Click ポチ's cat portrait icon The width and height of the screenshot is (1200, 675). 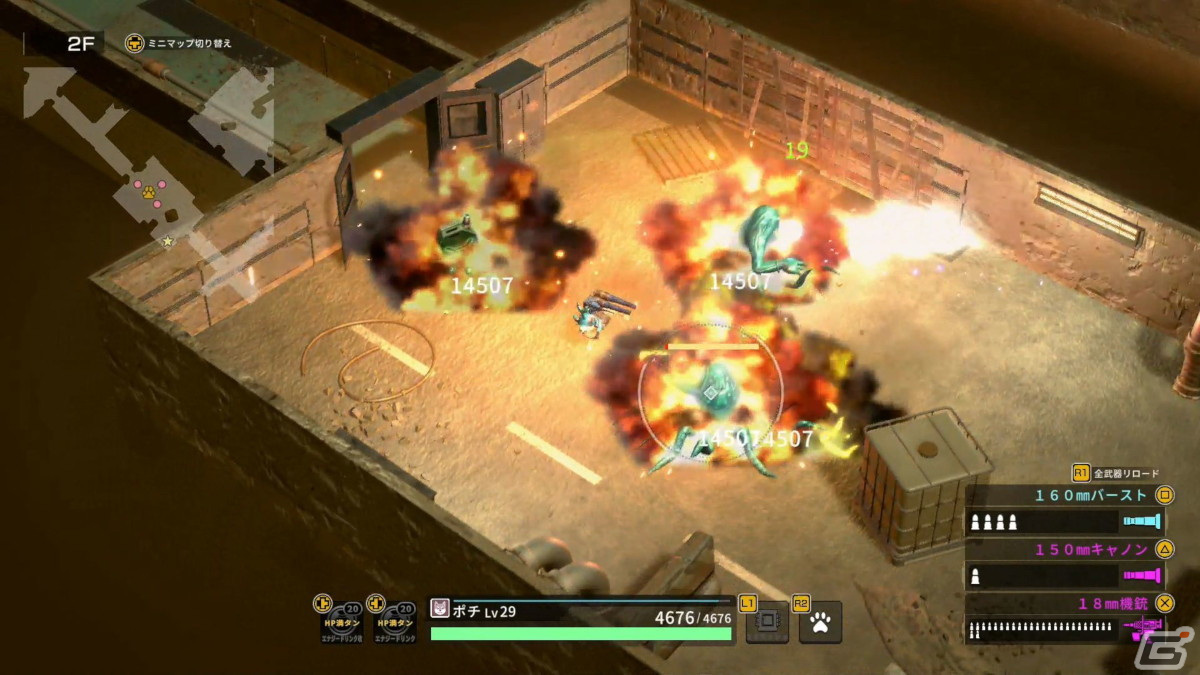[x=440, y=610]
